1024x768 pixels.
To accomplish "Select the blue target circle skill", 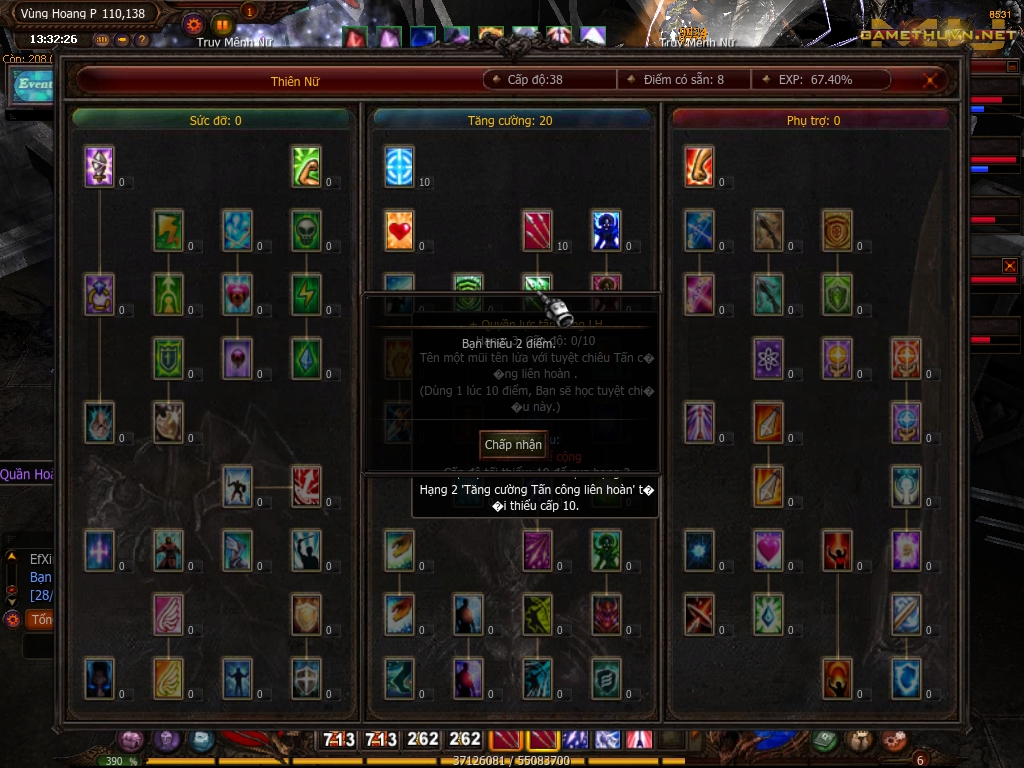I will (399, 167).
